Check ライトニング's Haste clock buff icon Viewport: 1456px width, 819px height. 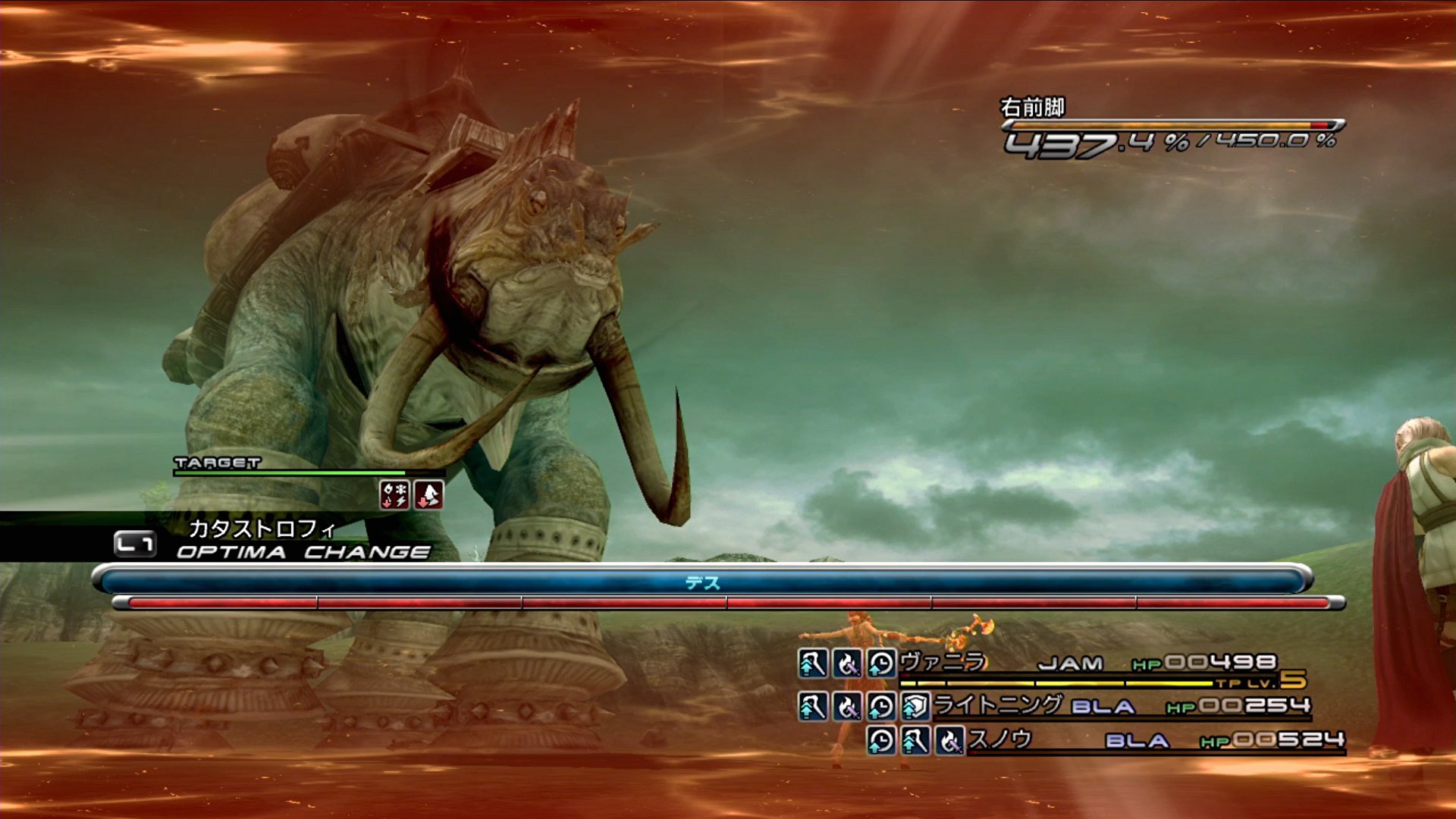[x=881, y=707]
